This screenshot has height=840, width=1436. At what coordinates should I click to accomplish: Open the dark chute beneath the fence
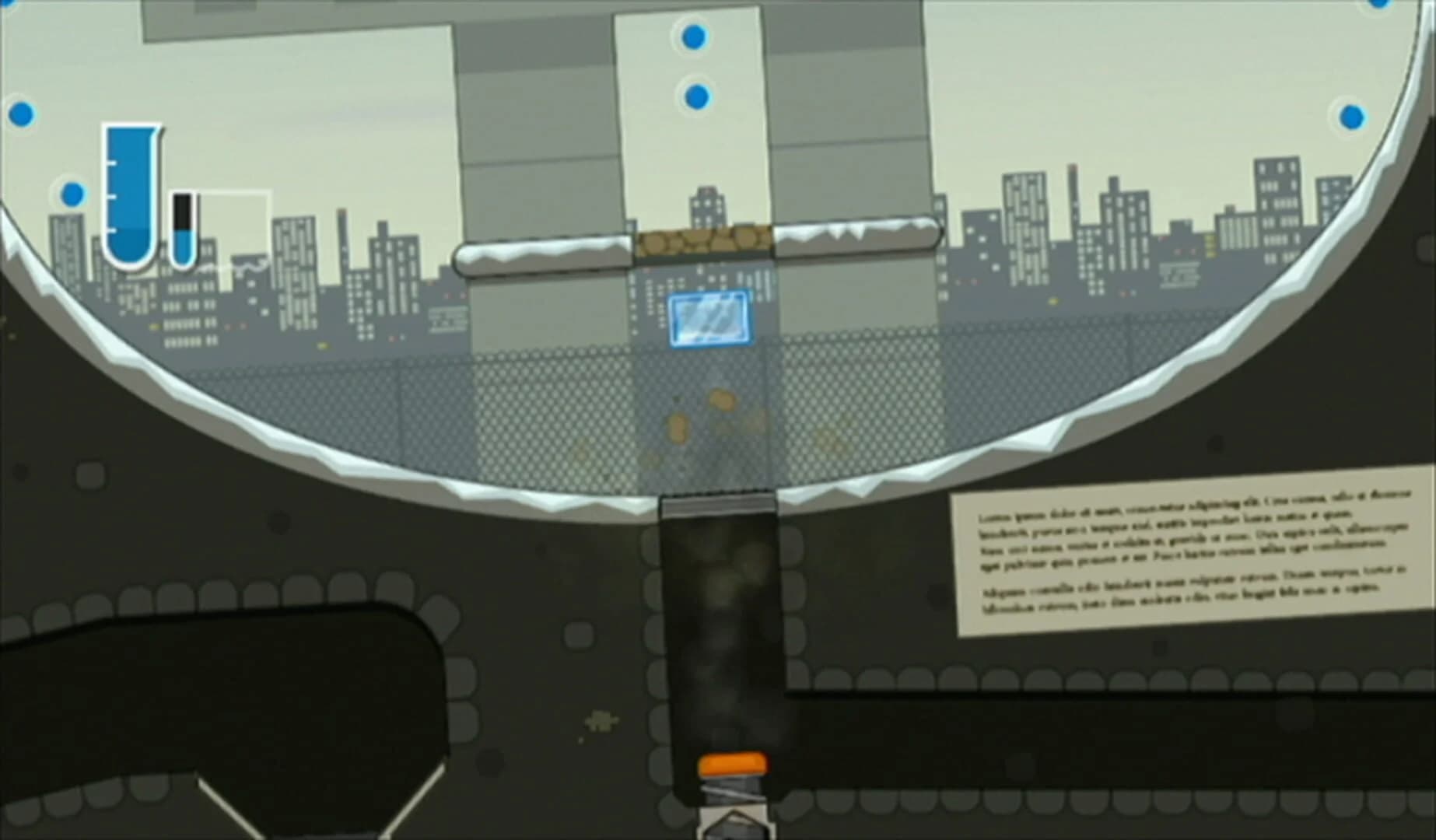[717, 622]
